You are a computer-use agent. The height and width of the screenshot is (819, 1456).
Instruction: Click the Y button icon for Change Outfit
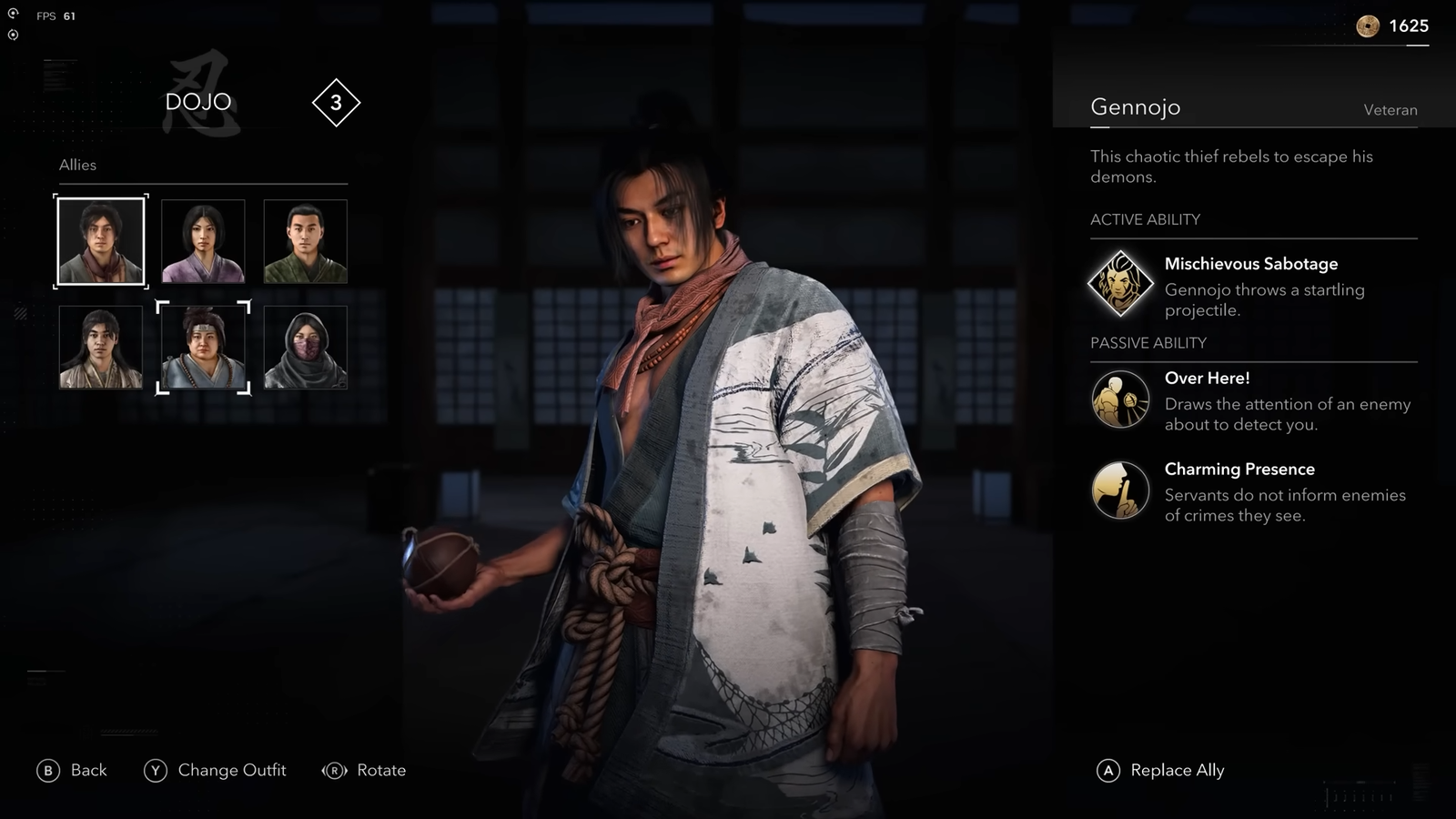[x=156, y=770]
